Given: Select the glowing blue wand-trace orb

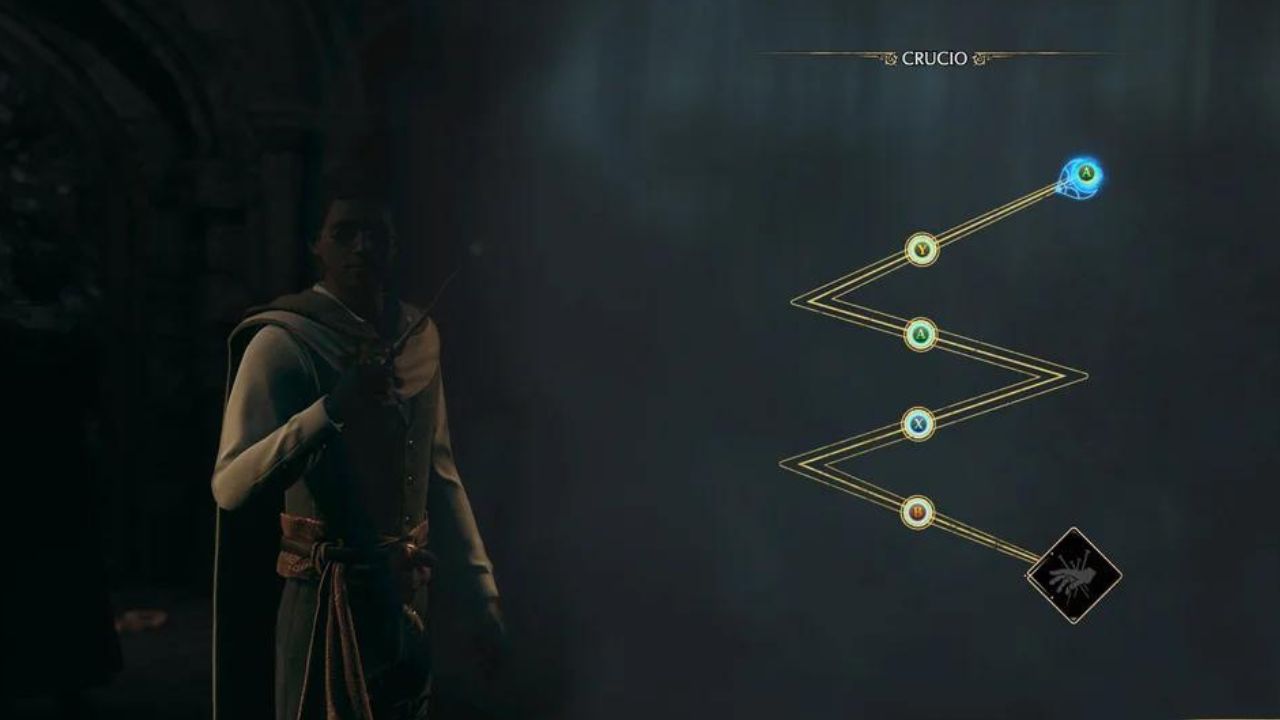Looking at the screenshot, I should point(1082,177).
